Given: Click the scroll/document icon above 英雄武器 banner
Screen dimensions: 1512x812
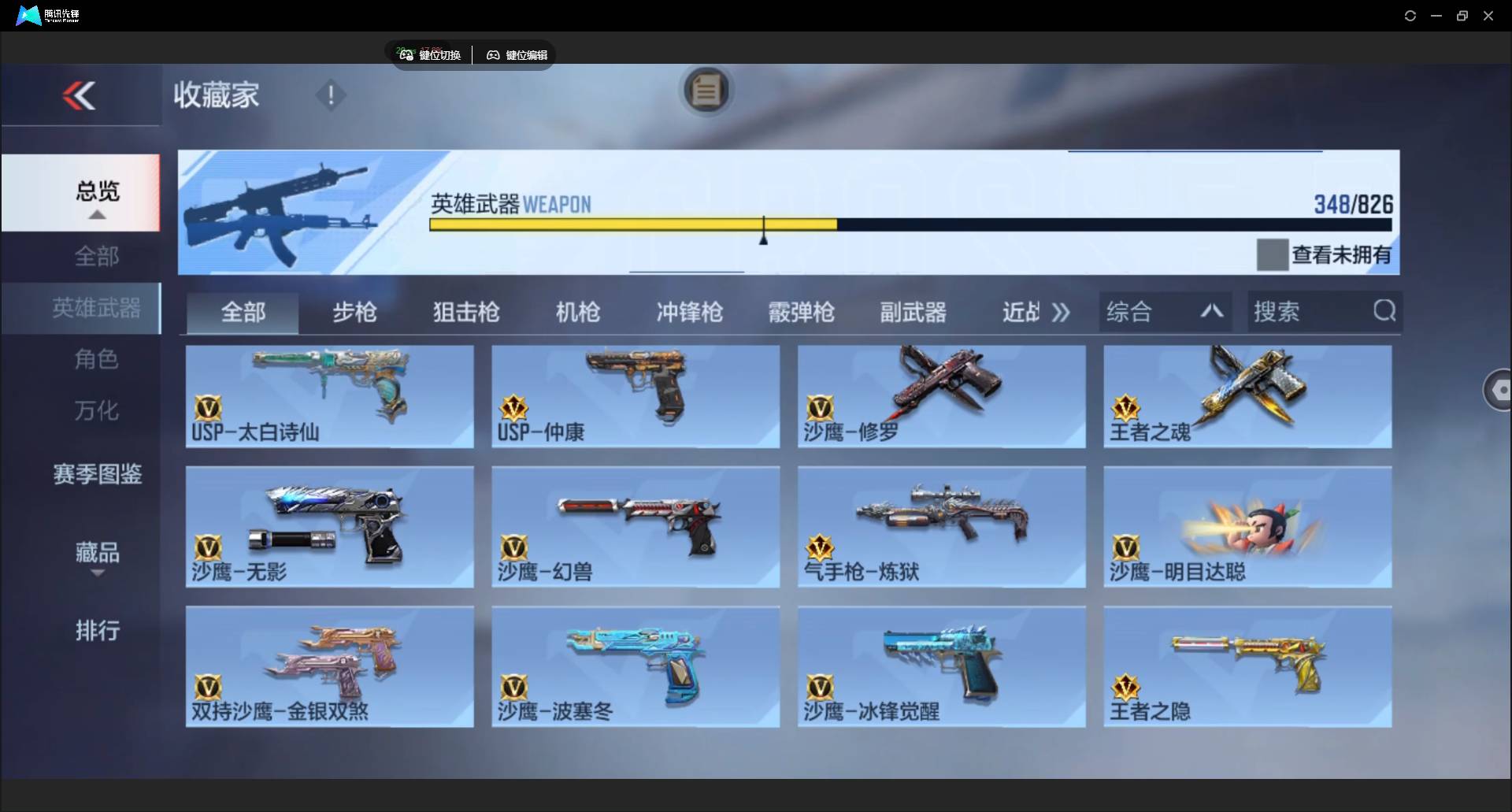Looking at the screenshot, I should 706,90.
